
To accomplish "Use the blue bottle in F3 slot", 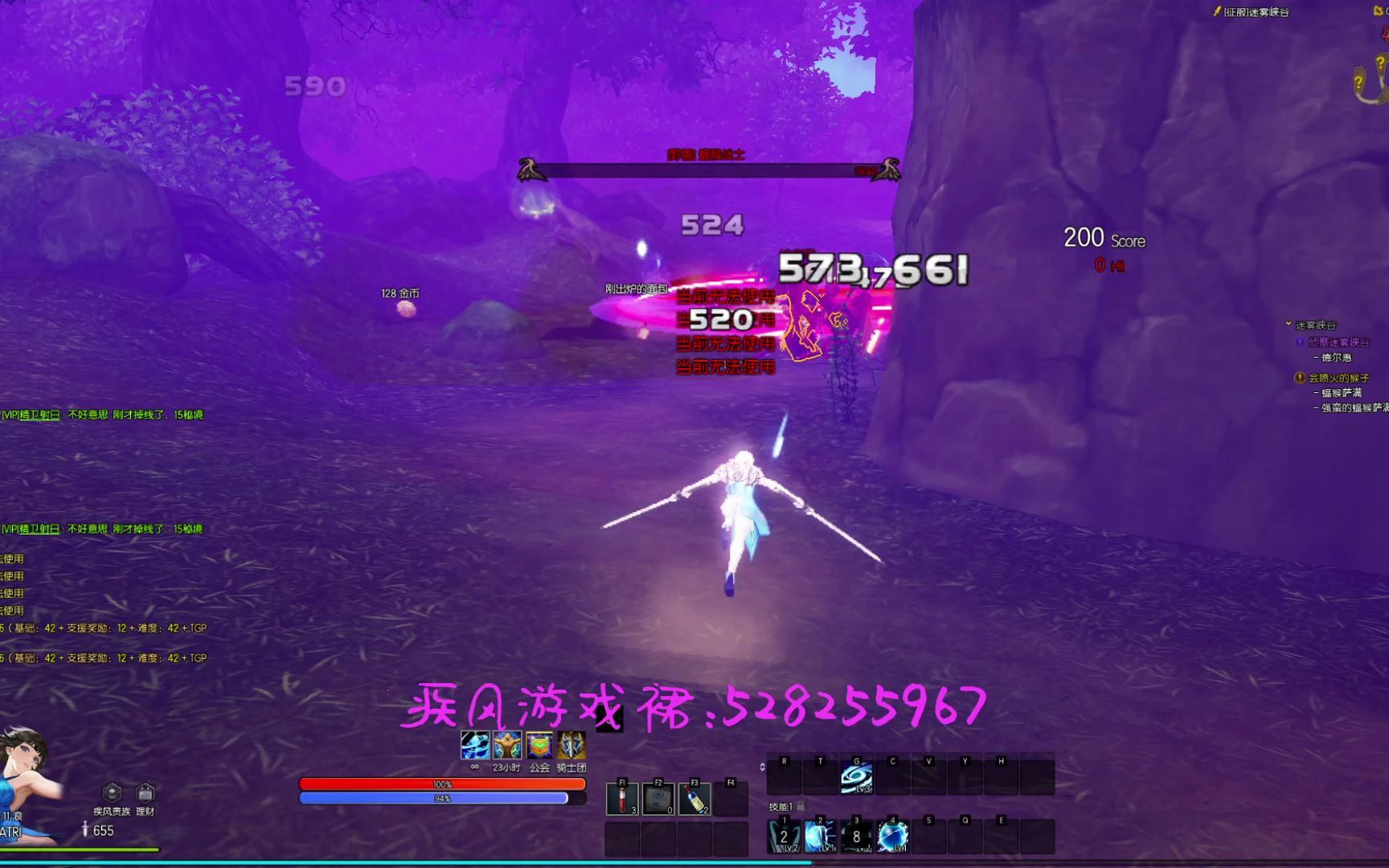I will (696, 800).
